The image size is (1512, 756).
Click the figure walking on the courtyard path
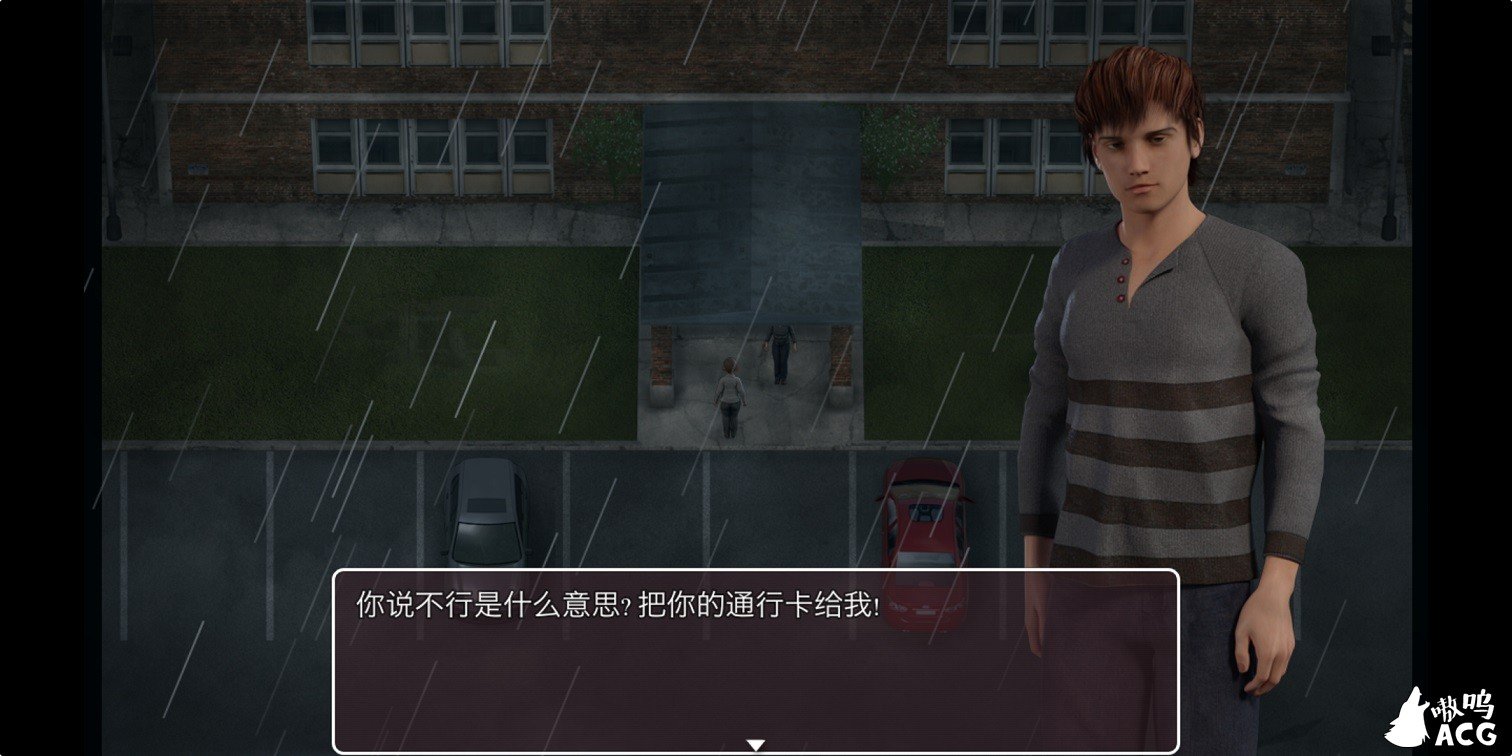coord(729,393)
